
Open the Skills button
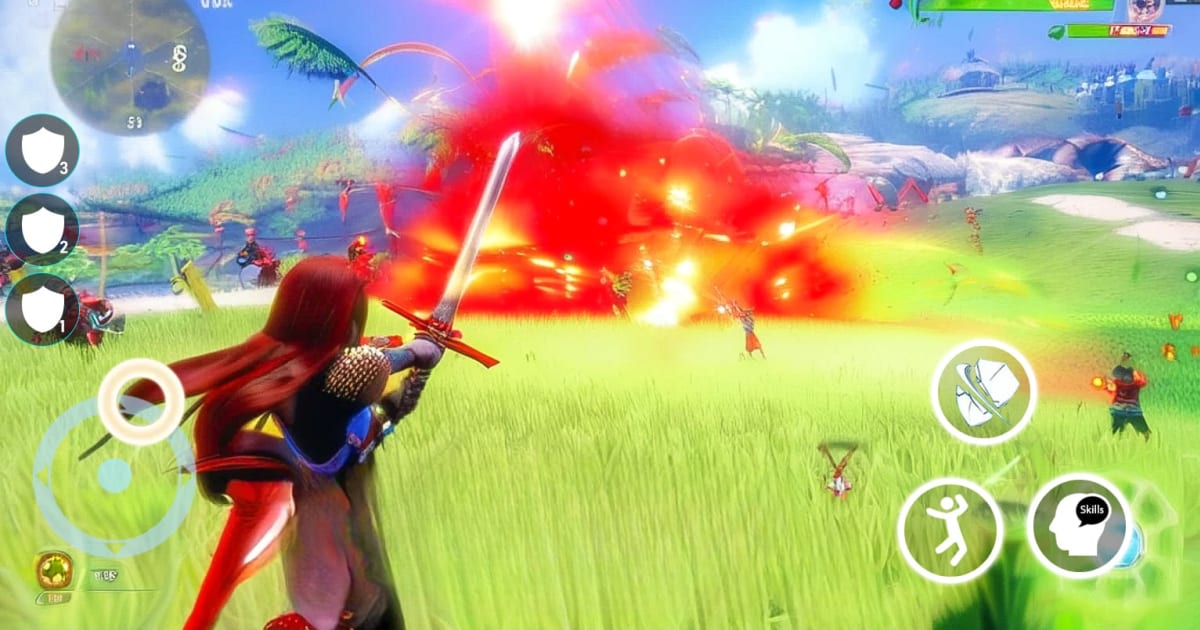[1080, 525]
